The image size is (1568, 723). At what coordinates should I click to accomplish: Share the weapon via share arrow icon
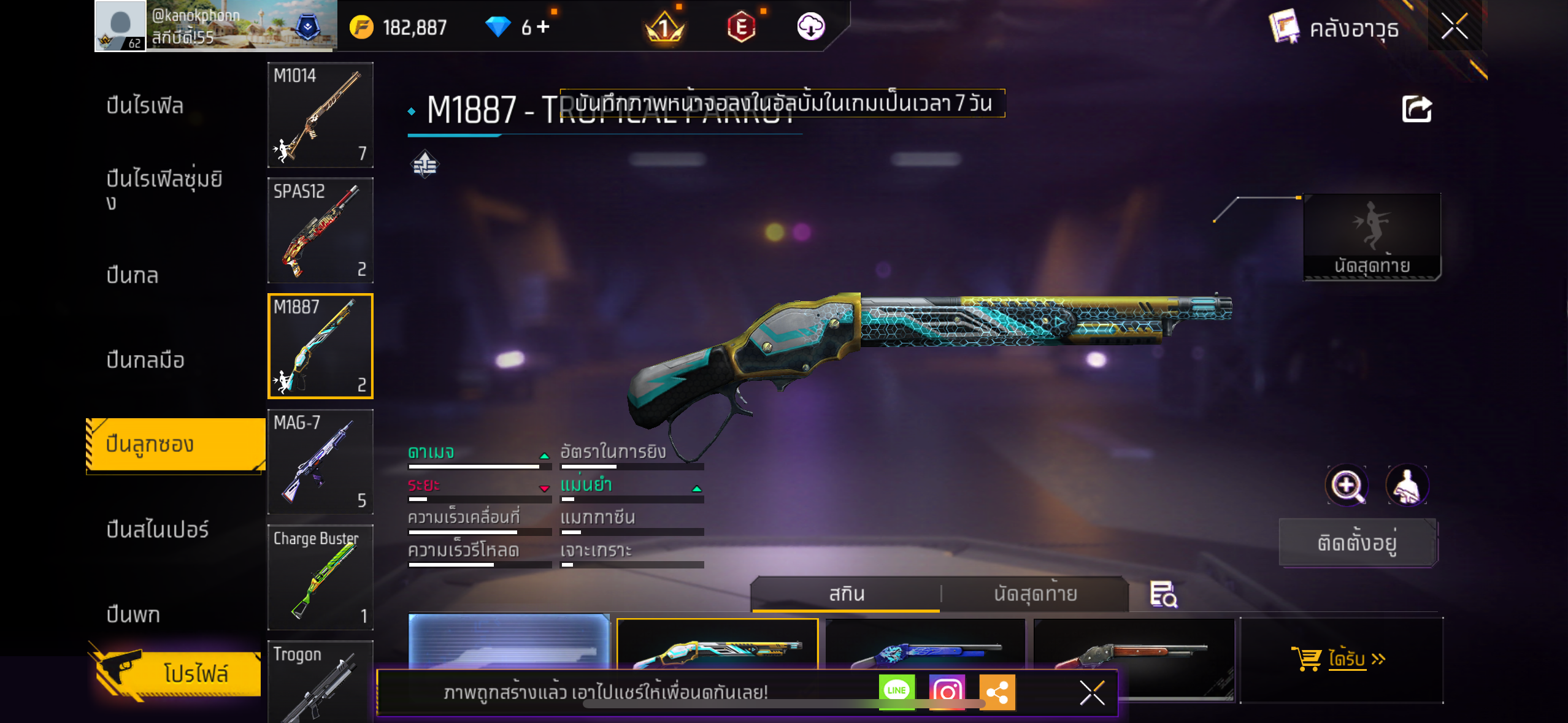[x=1416, y=110]
